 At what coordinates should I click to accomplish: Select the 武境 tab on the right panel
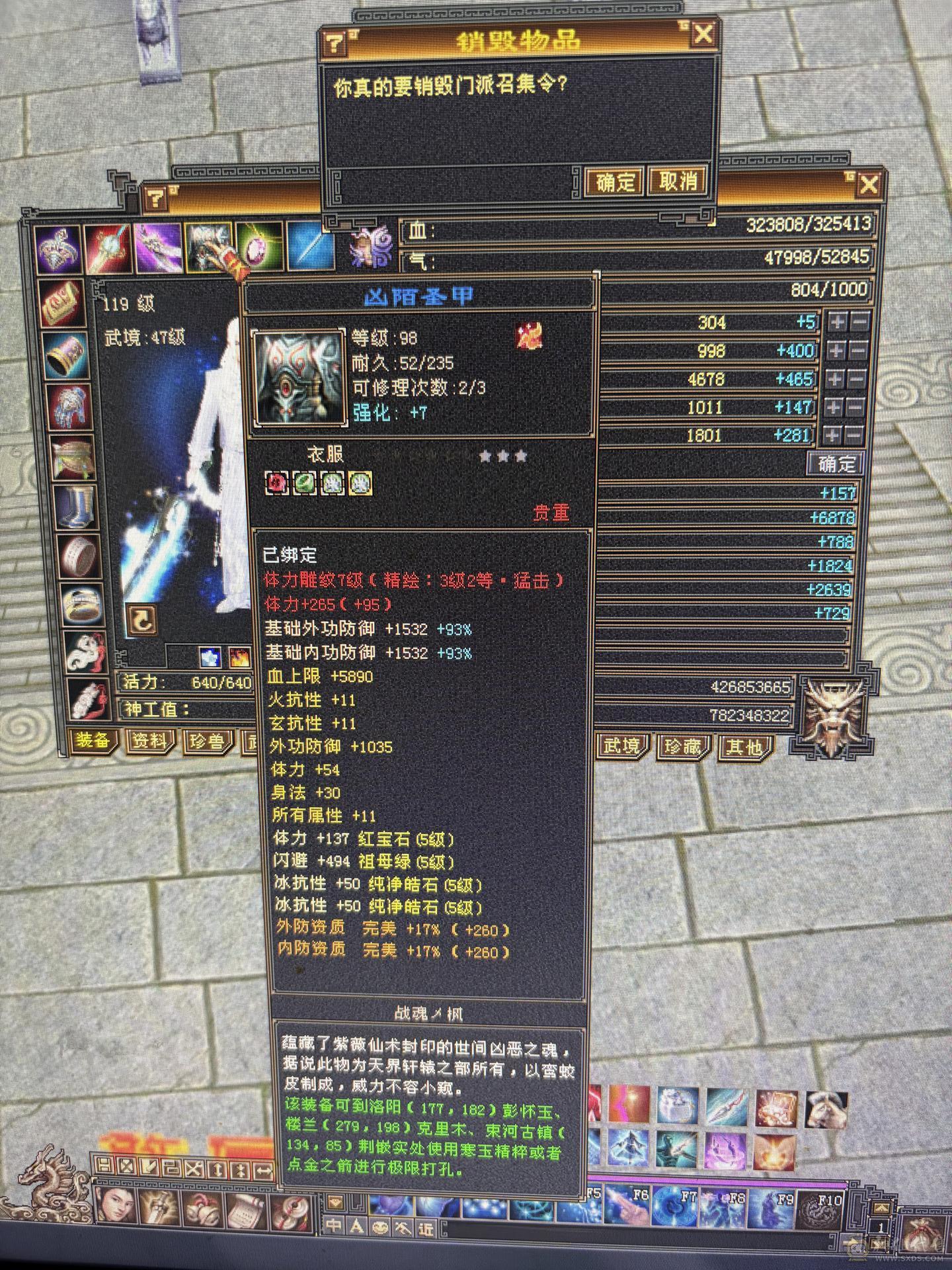621,746
